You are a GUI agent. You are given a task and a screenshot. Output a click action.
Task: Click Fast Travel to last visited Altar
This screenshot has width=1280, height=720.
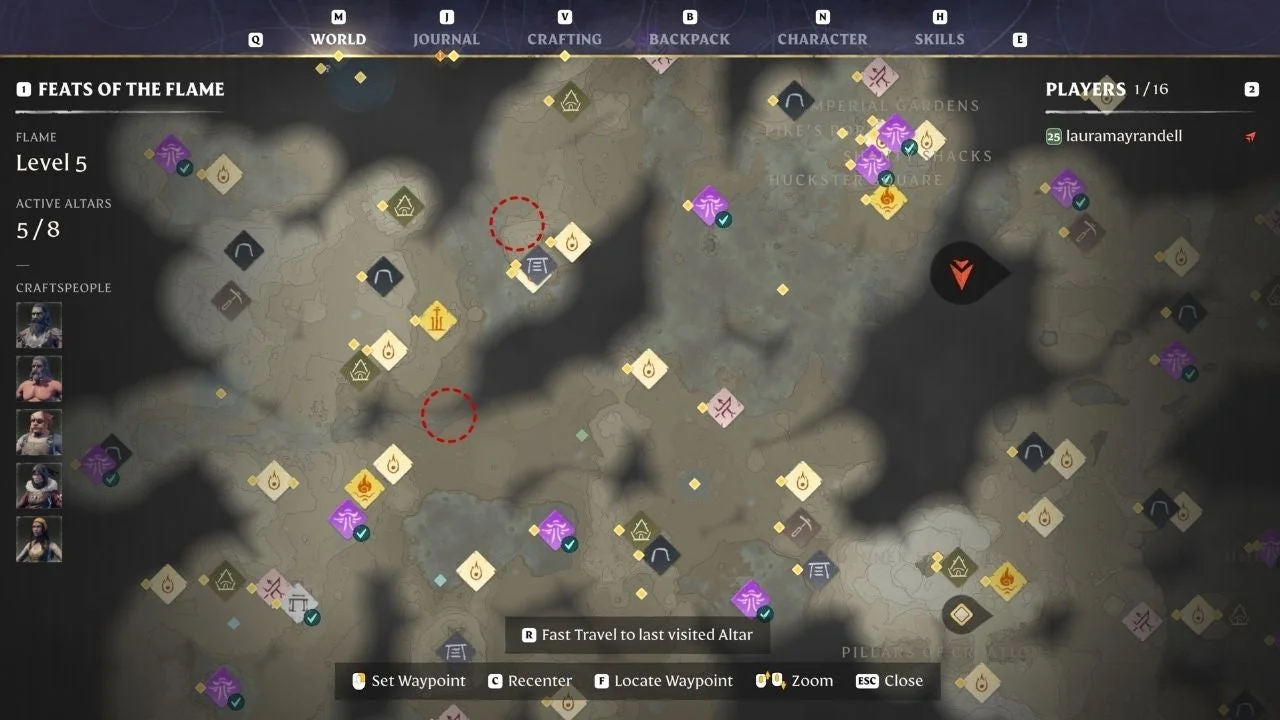tap(637, 634)
